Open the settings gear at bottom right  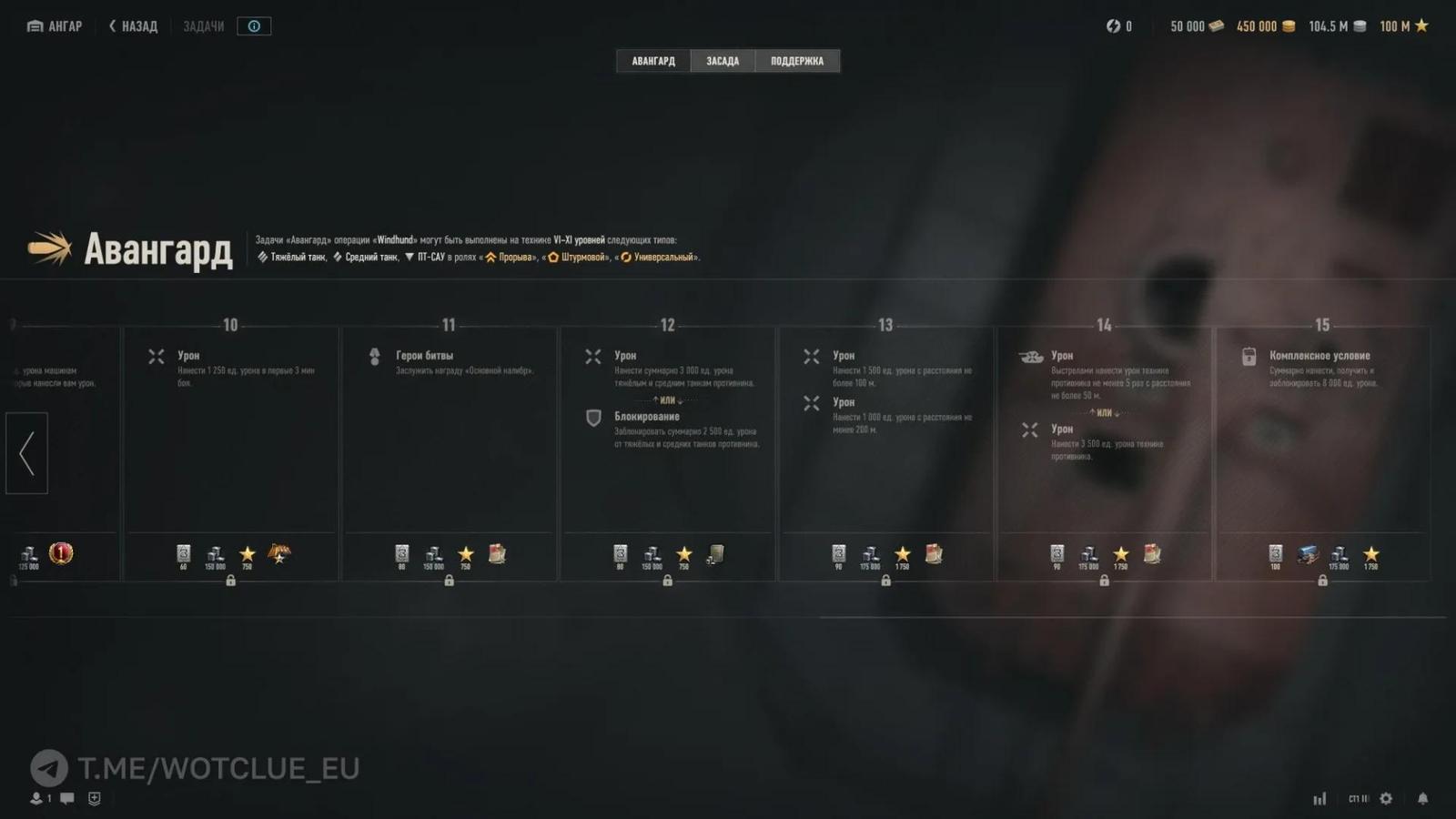pos(1386,798)
